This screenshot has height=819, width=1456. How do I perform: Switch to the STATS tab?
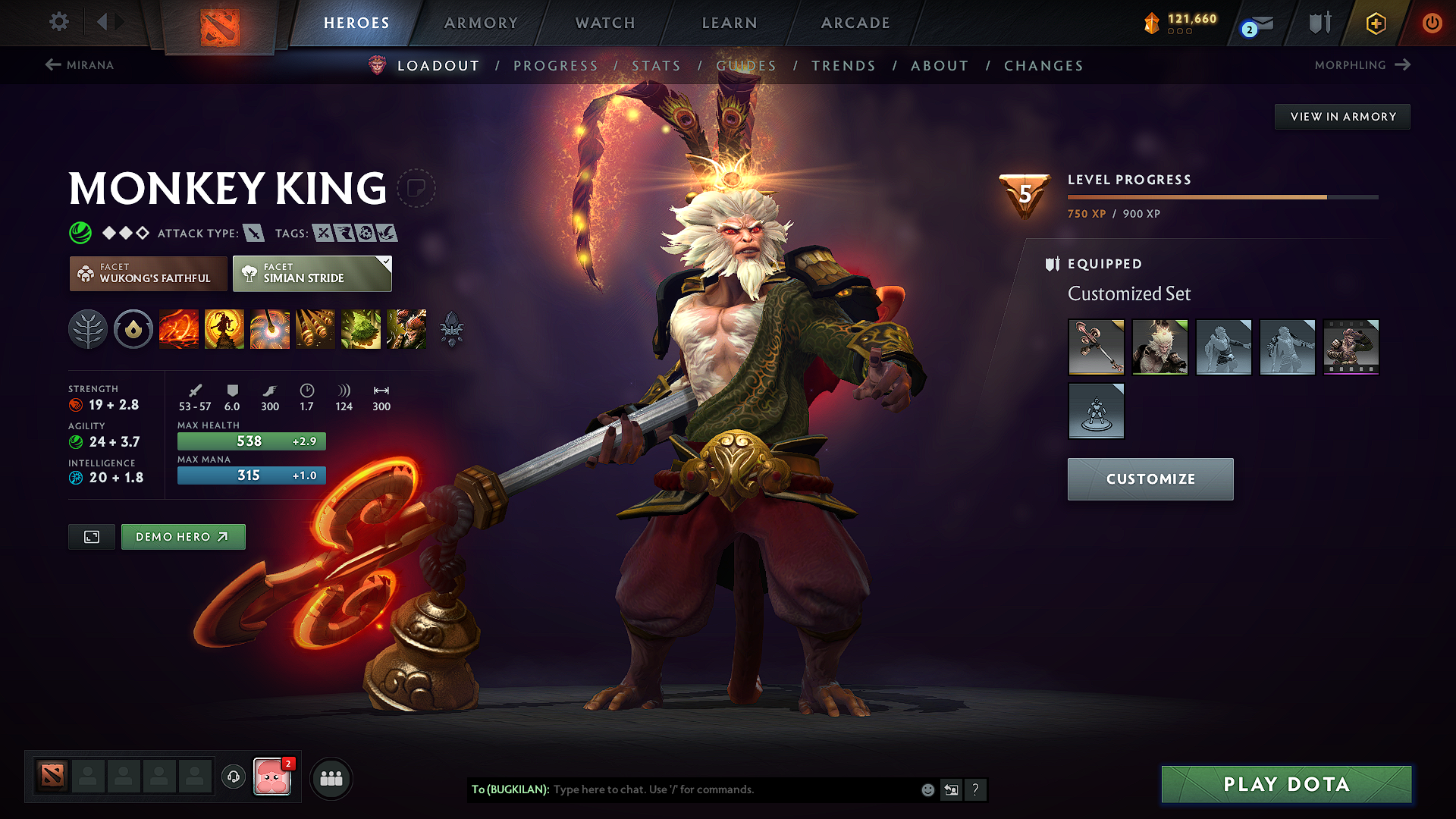click(657, 65)
